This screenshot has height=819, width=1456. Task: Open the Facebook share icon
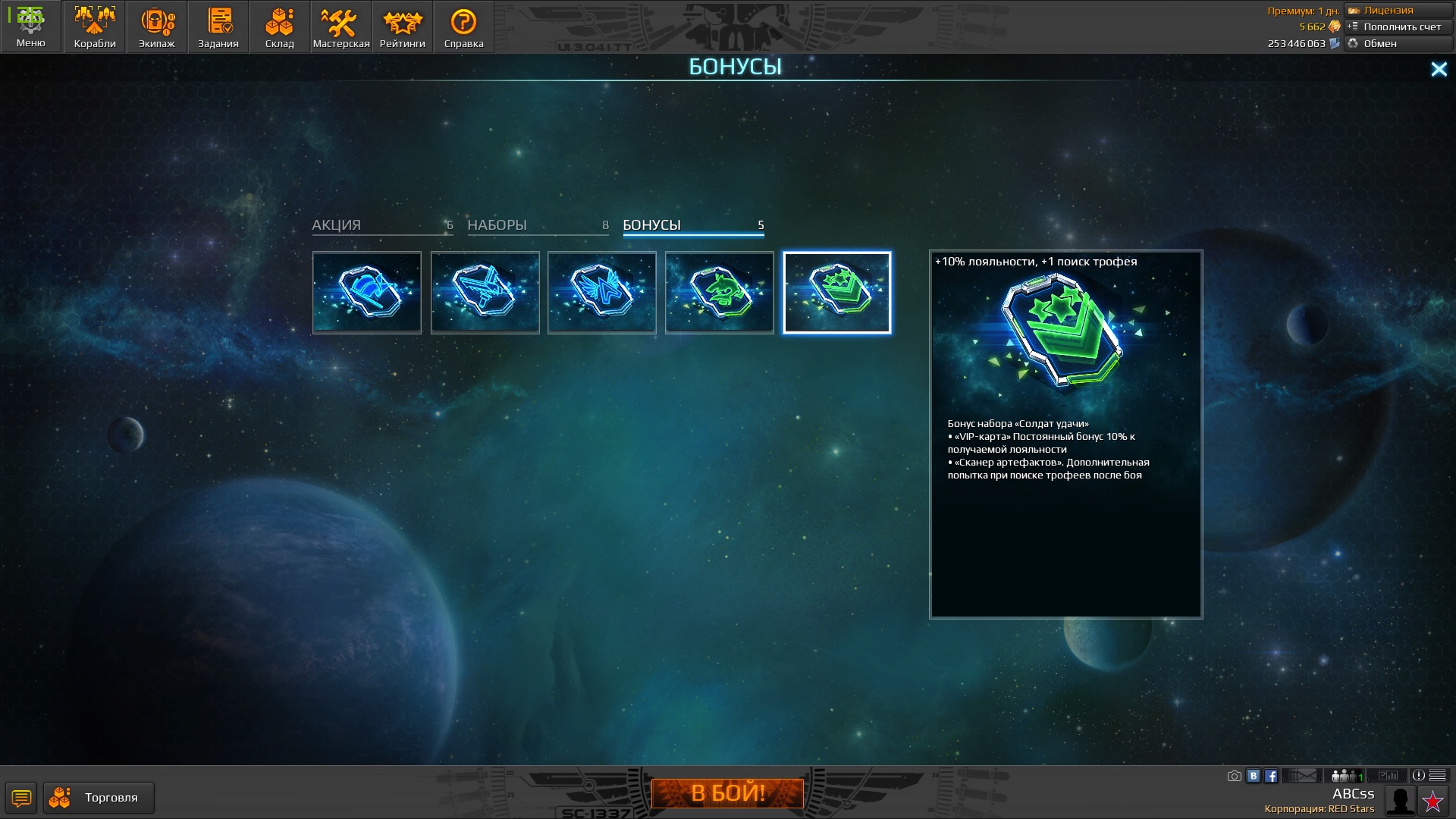1271,776
